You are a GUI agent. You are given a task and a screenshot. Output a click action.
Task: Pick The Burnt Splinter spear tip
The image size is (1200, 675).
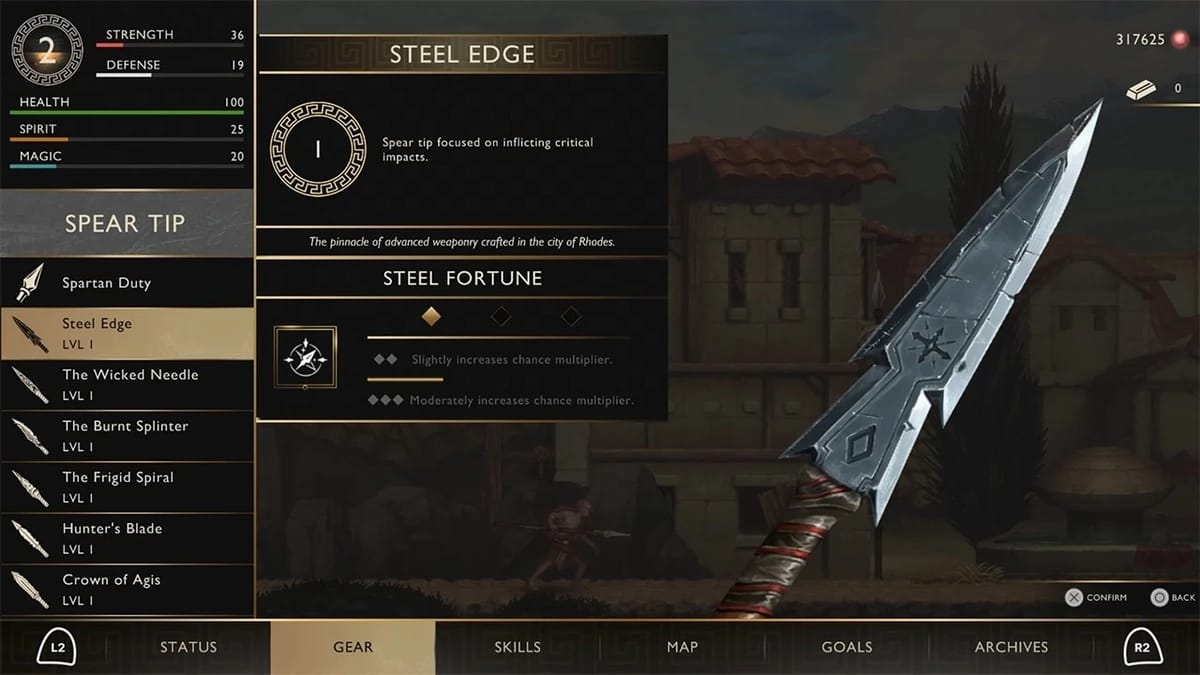click(125, 435)
